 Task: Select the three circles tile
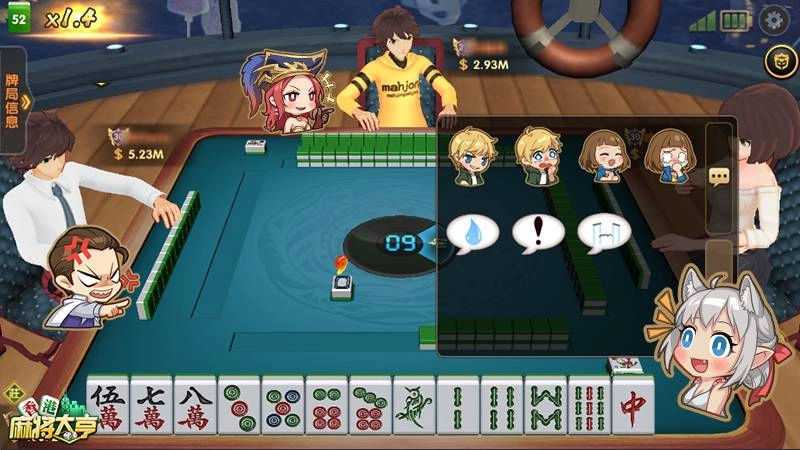pos(239,407)
